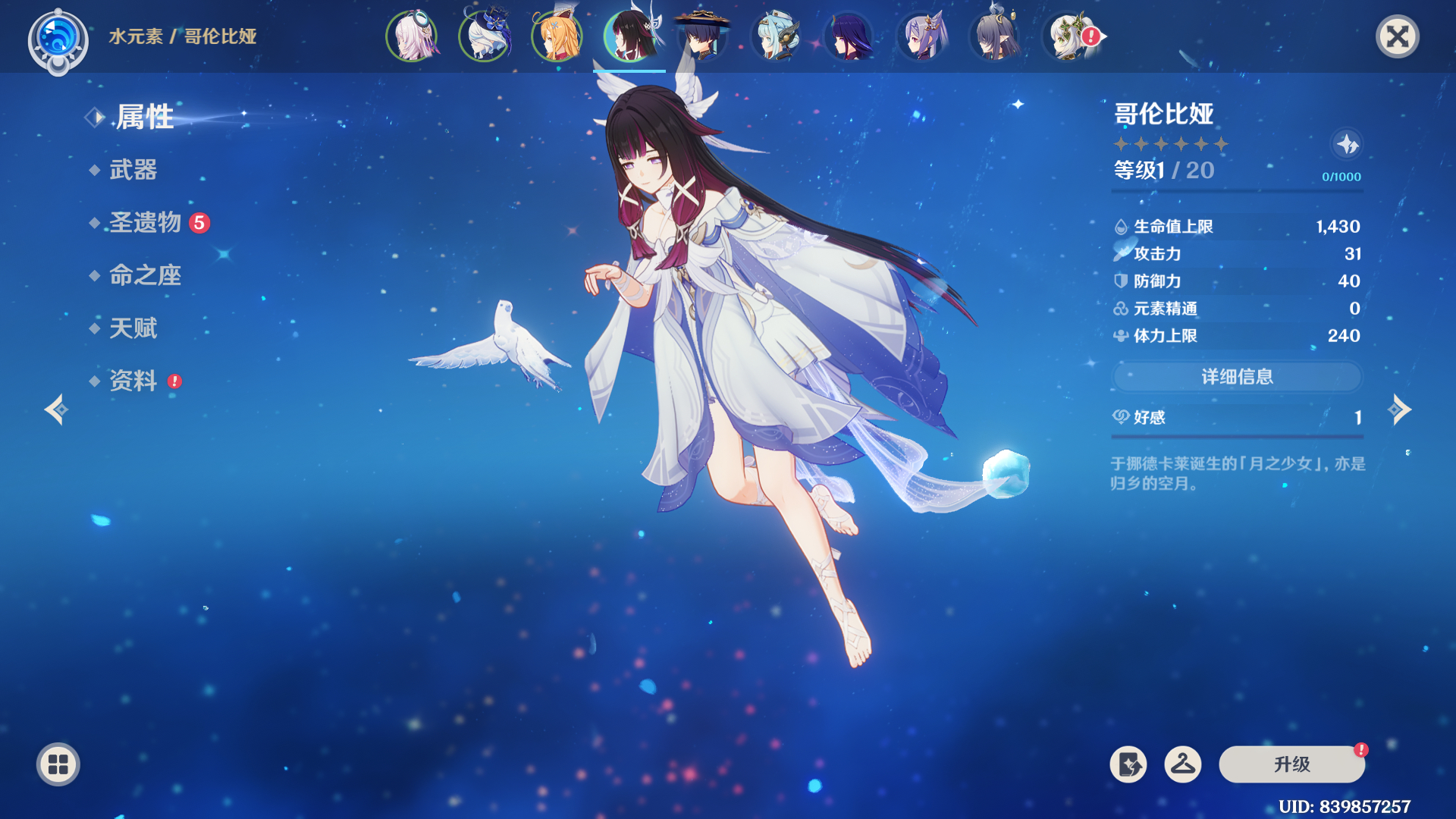The image size is (1456, 819).
Task: Show 详细信息 detailed stats
Action: coord(1237,377)
